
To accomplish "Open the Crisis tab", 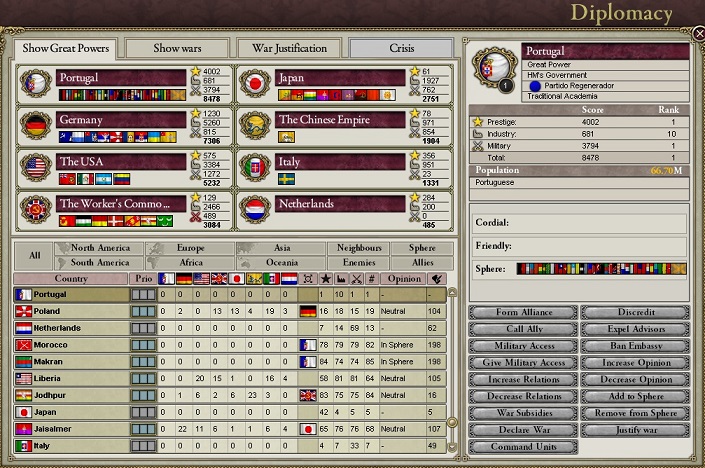I will pos(403,48).
